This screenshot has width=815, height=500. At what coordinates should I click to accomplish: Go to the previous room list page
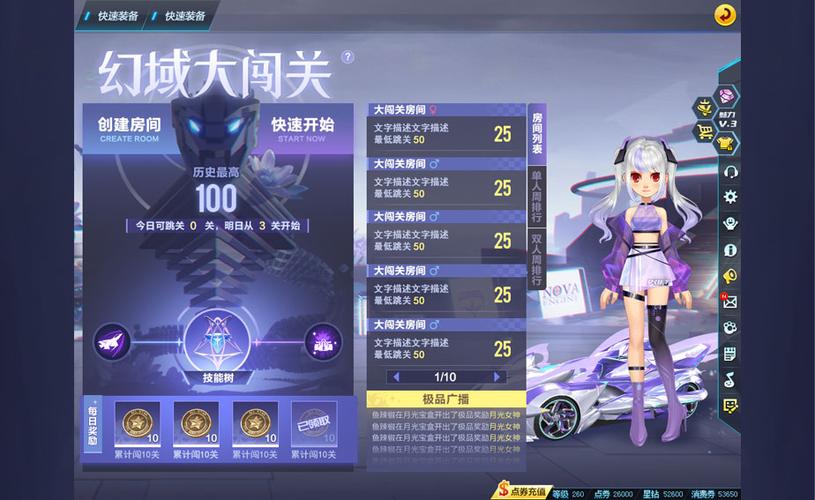pos(396,377)
